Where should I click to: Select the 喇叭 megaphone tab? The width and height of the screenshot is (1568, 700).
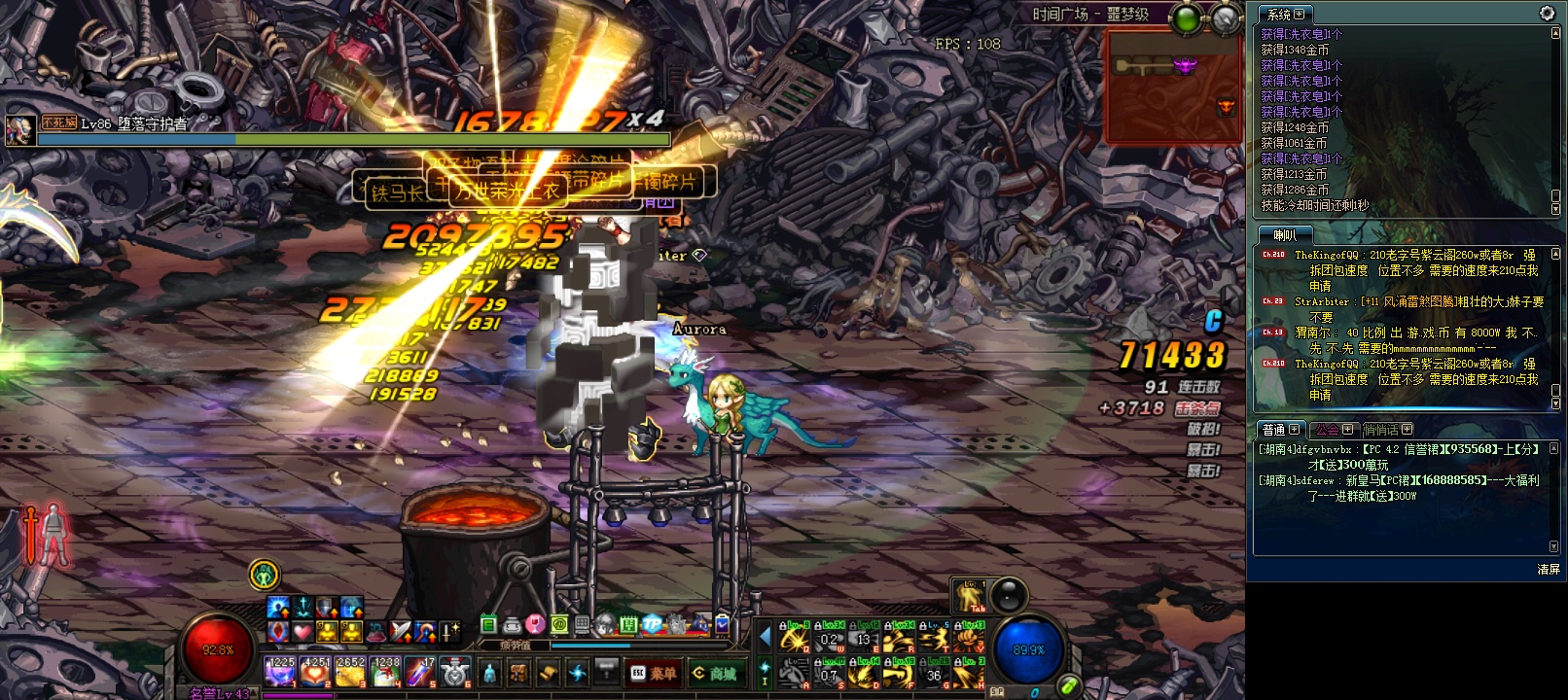click(x=1285, y=235)
